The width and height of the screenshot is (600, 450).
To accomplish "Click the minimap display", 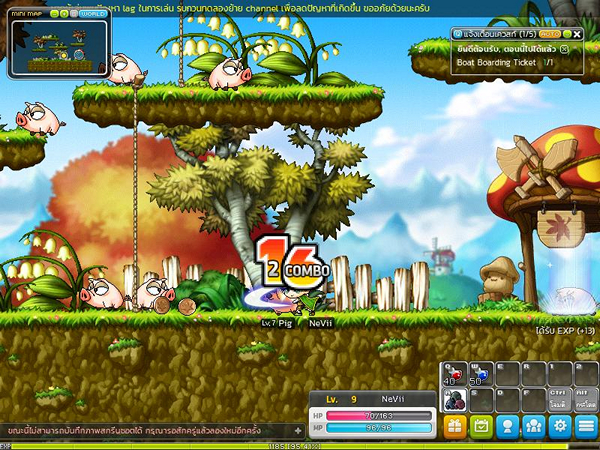I will tap(59, 48).
